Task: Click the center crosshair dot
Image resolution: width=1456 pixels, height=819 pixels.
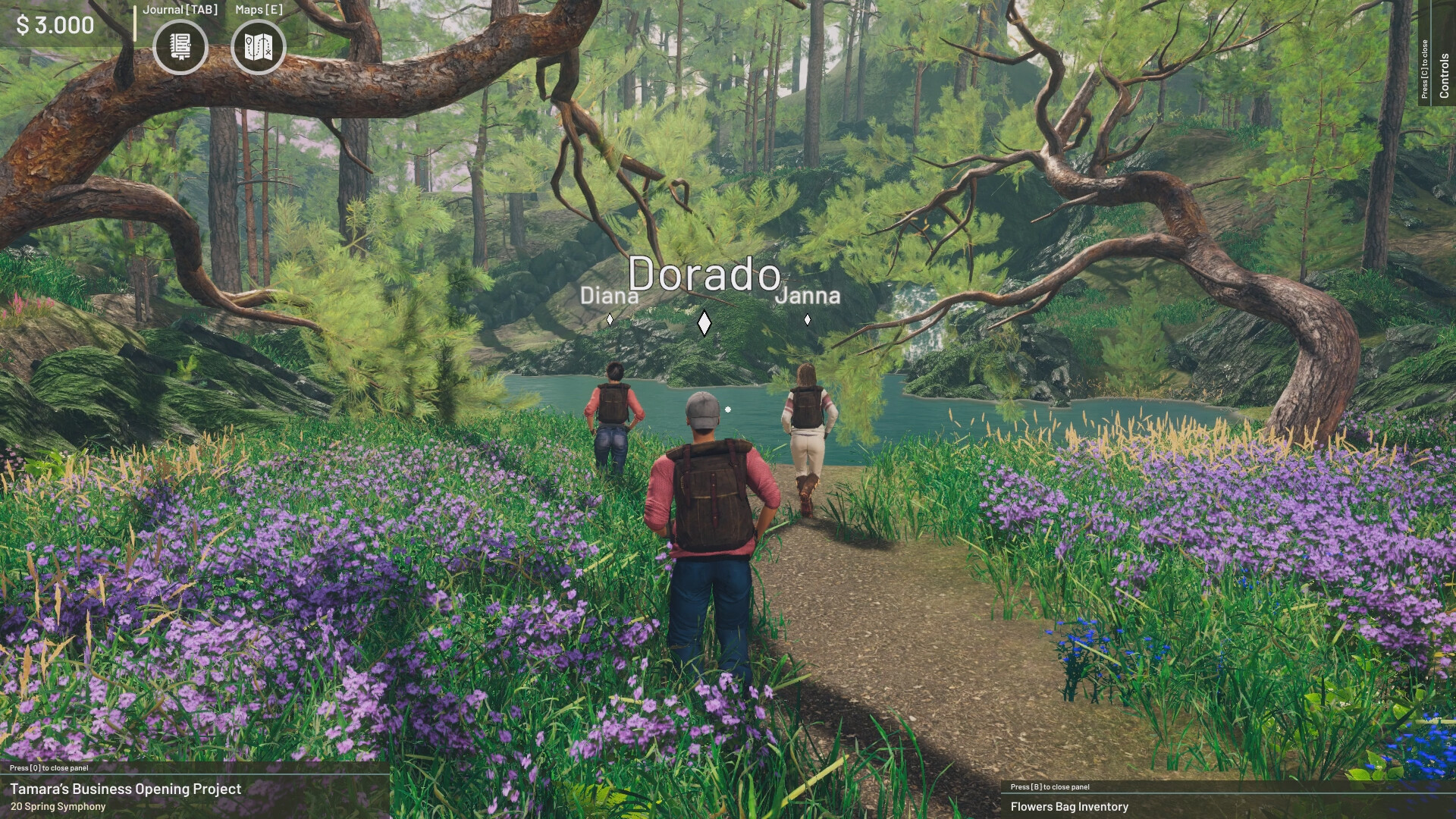Action: pyautogui.click(x=728, y=409)
